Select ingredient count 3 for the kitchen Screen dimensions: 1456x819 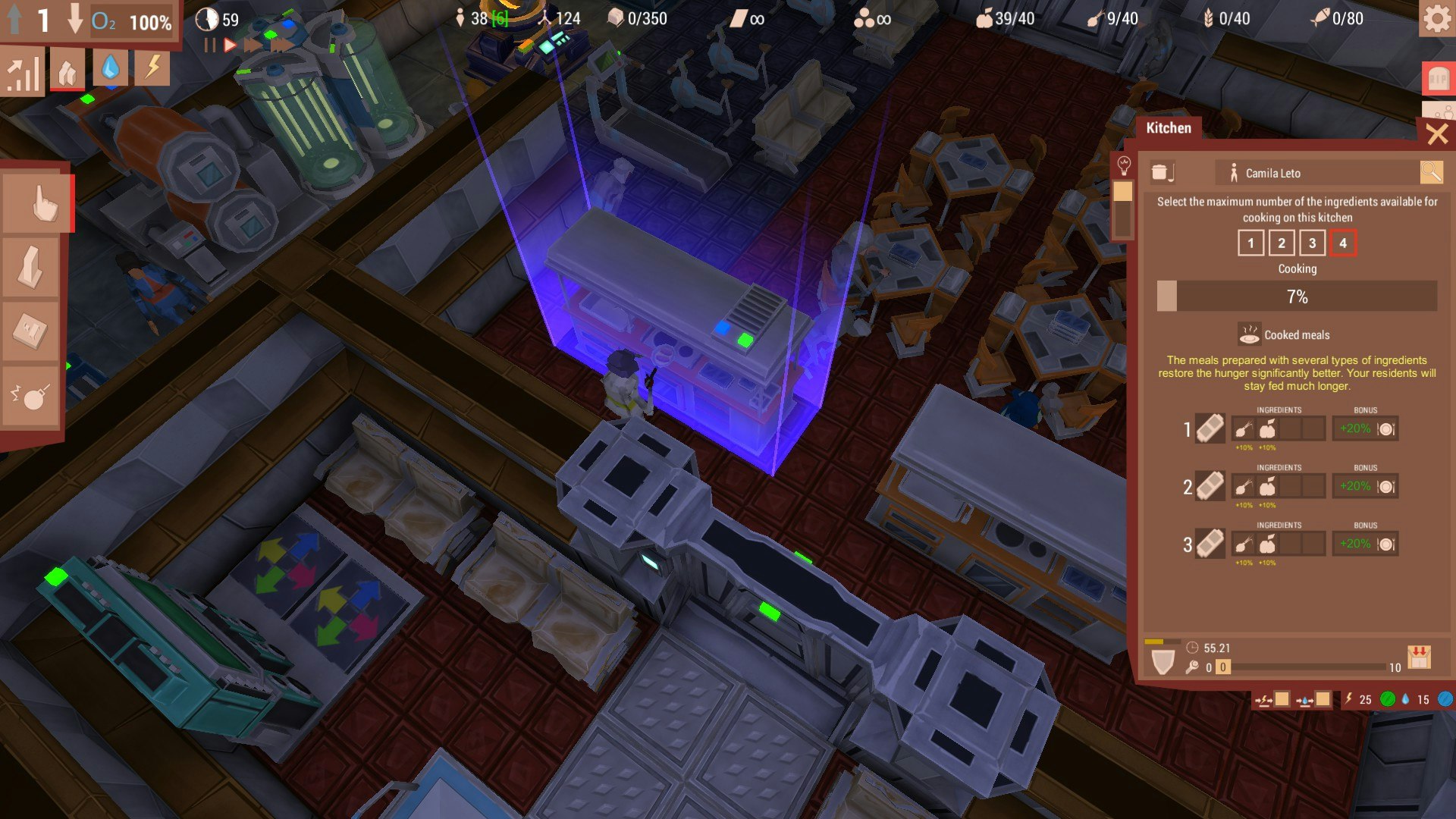coord(1312,243)
